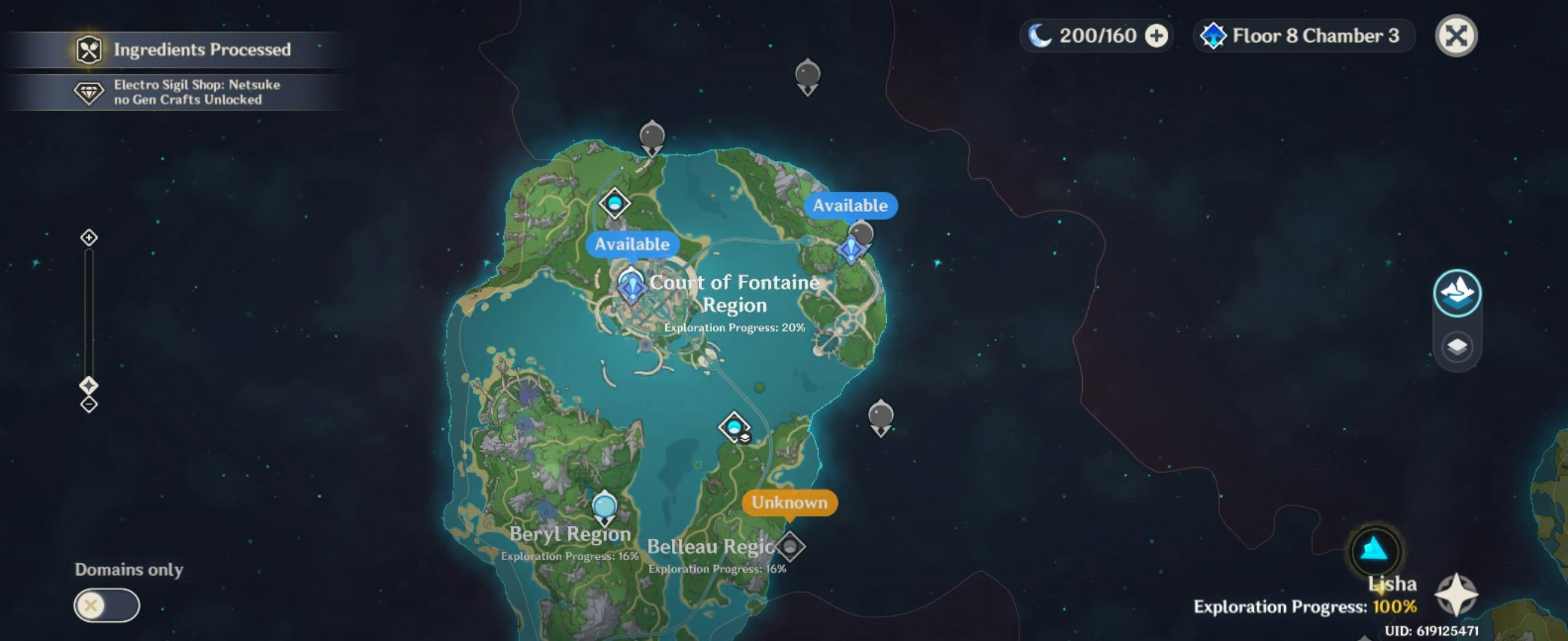
Task: Open the four-pointed star map pins button
Action: pyautogui.click(x=1455, y=594)
